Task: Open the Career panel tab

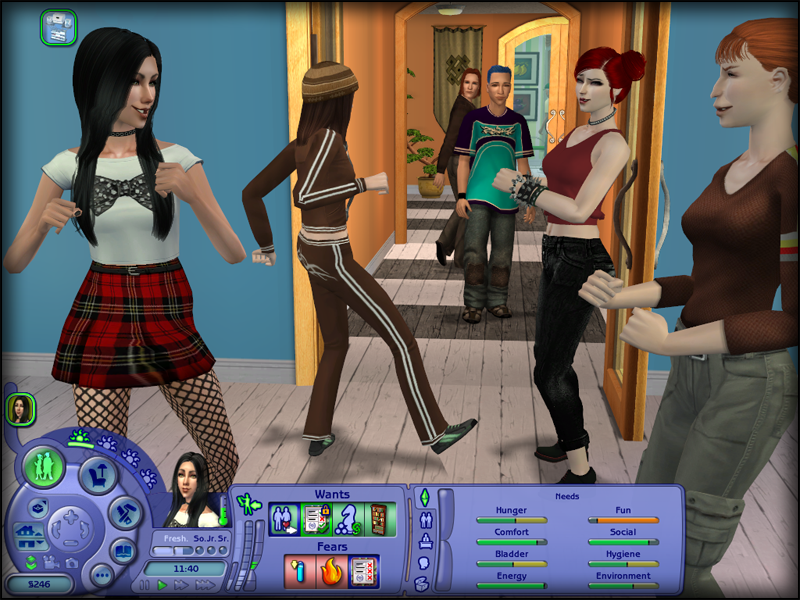Action: click(423, 541)
